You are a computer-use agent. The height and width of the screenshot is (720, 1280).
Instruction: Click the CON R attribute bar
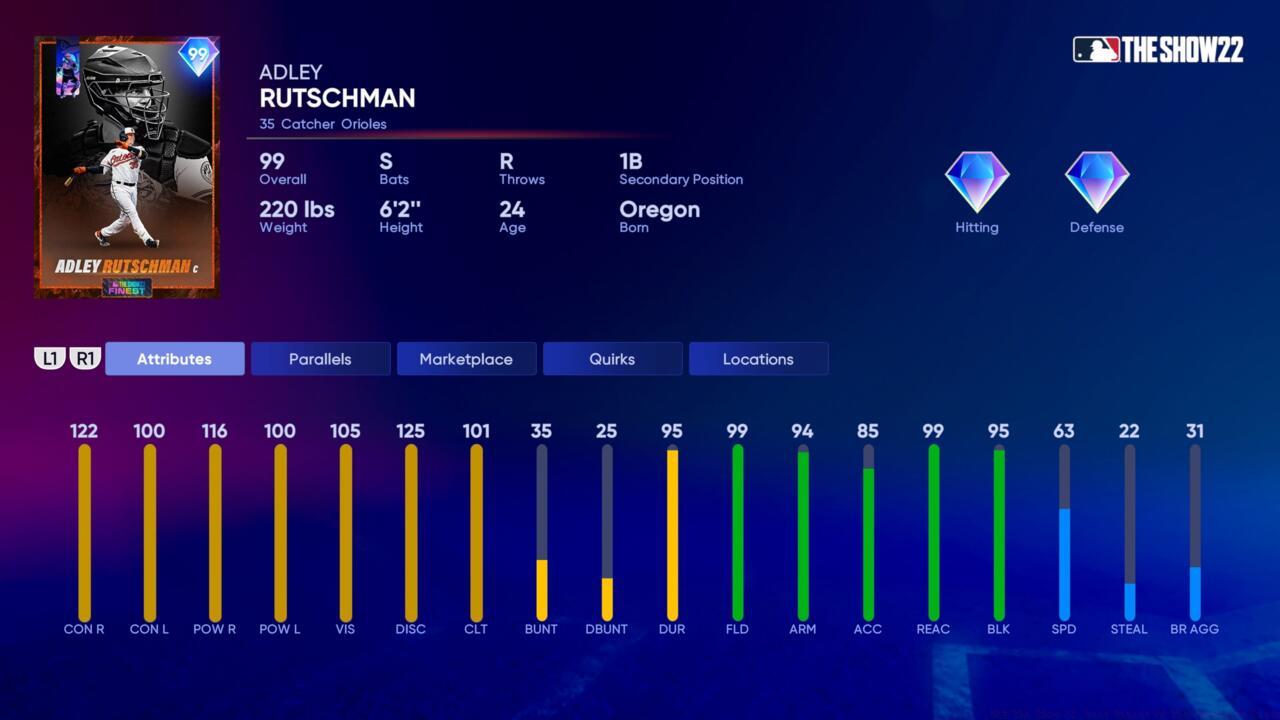(85, 530)
